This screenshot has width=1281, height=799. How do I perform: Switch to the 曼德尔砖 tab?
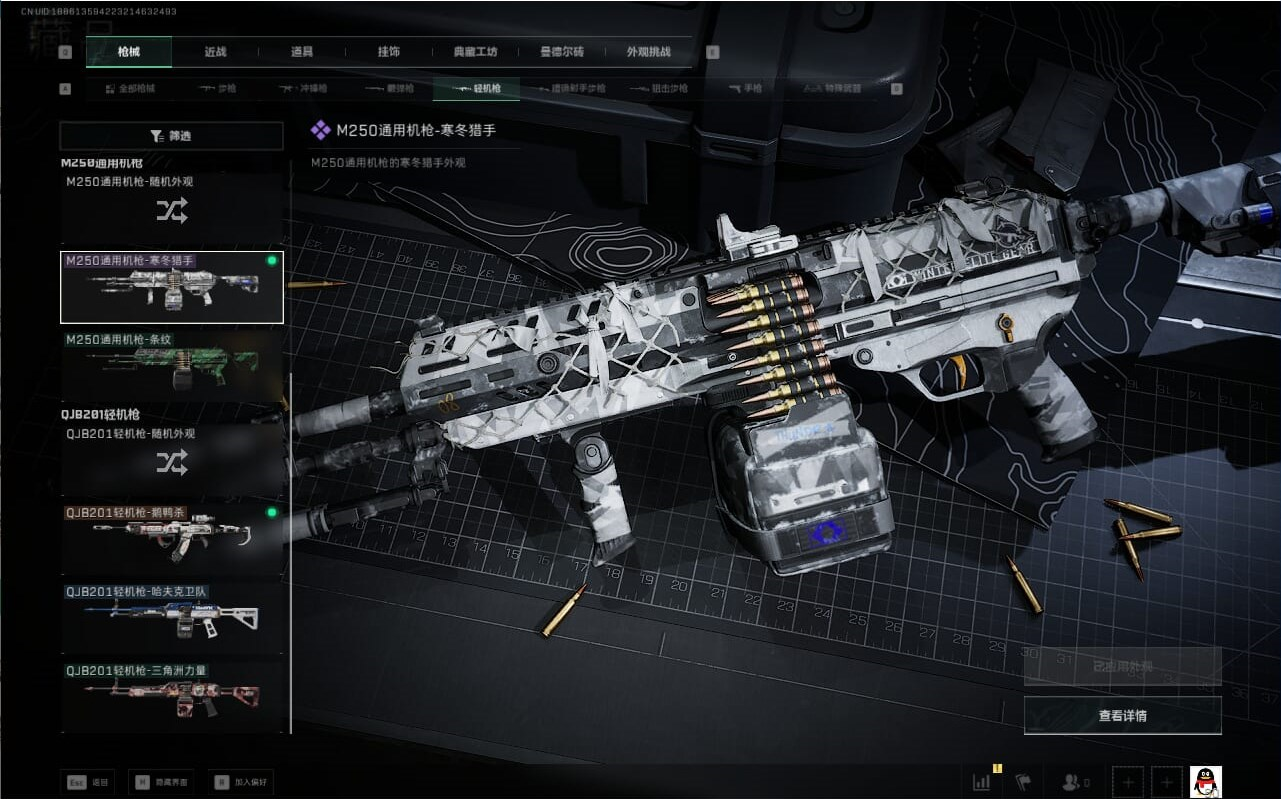point(562,52)
